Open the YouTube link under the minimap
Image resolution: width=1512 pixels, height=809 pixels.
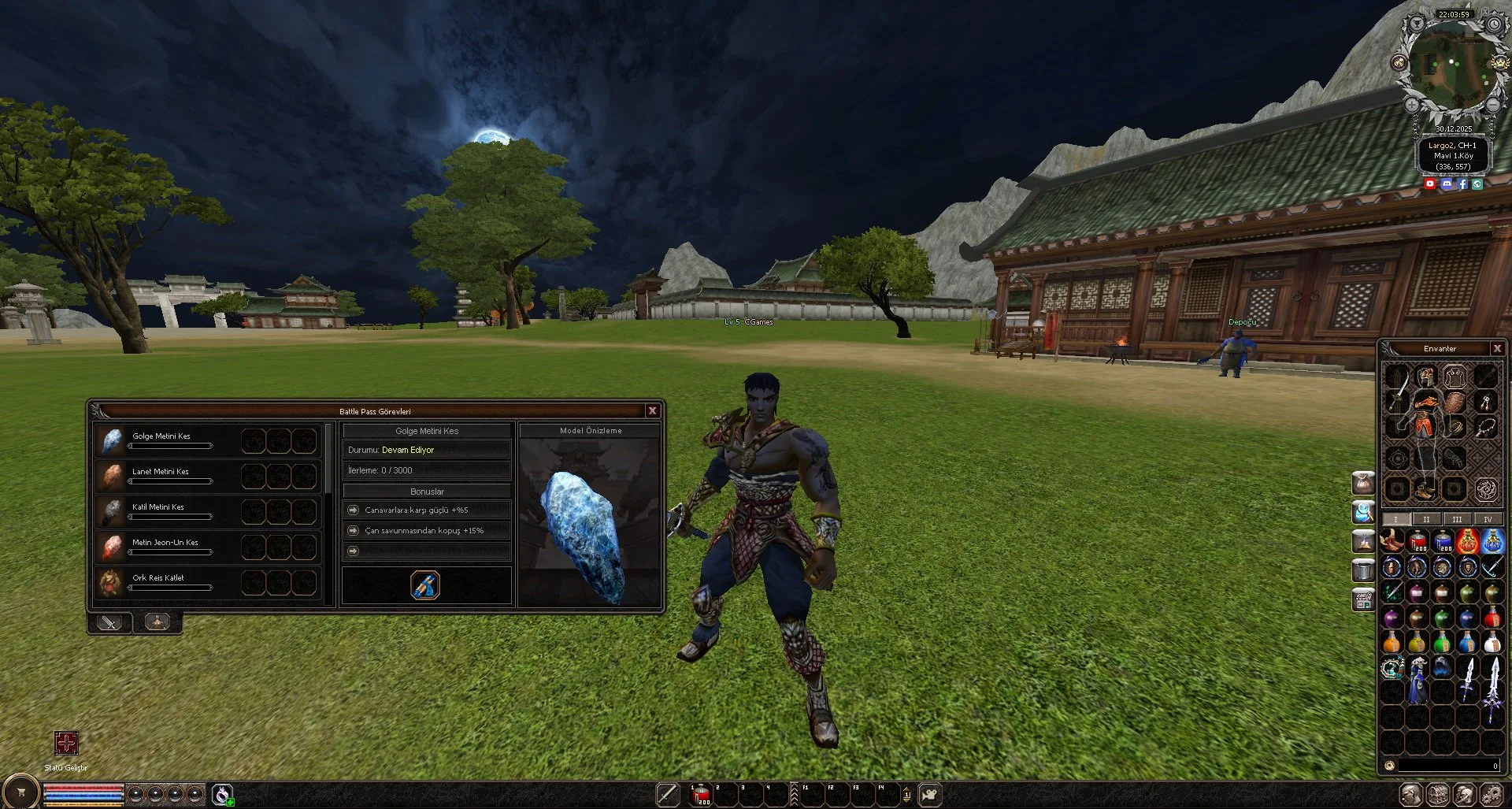(x=1430, y=184)
